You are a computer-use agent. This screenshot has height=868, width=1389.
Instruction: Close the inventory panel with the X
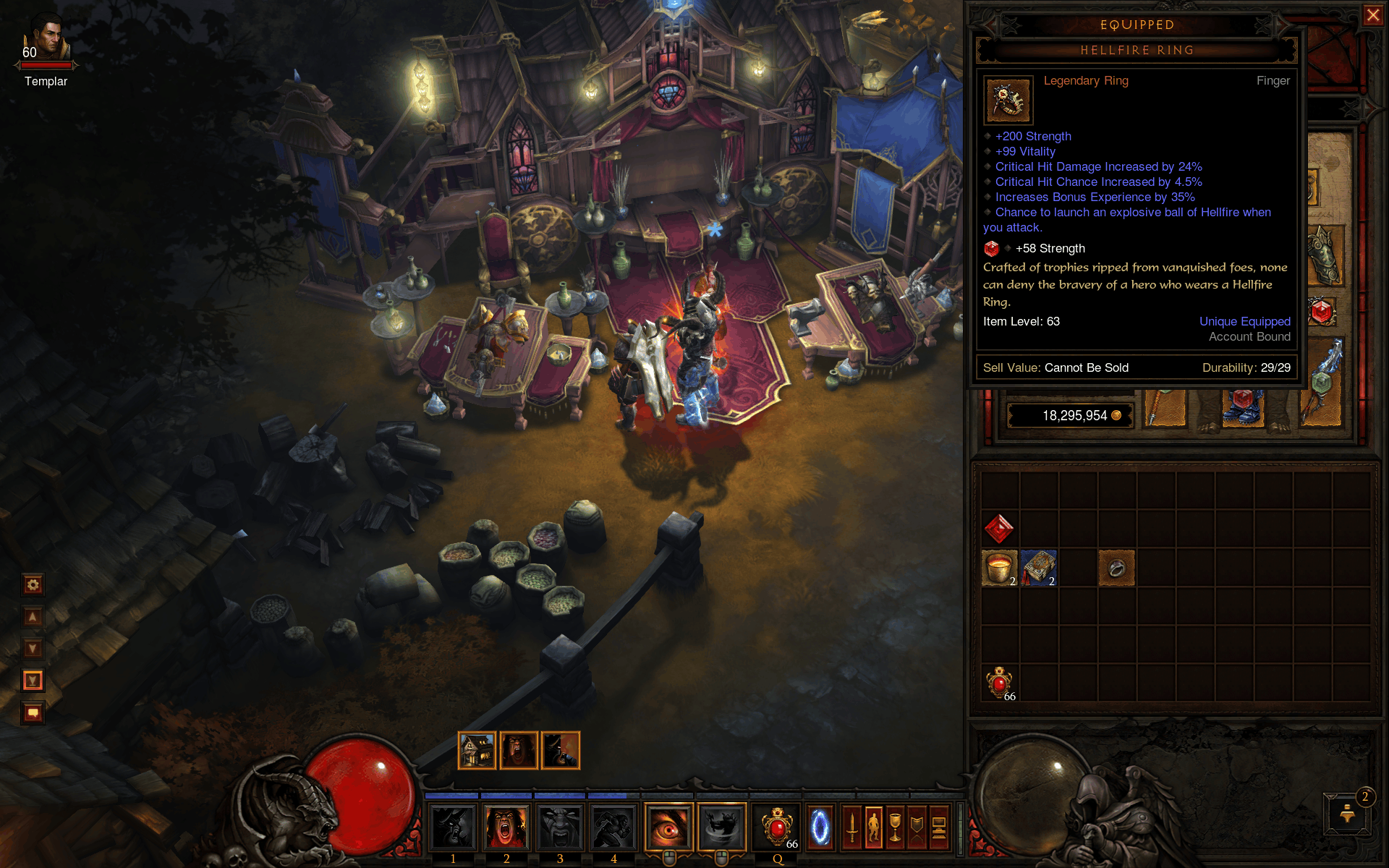pyautogui.click(x=1372, y=15)
